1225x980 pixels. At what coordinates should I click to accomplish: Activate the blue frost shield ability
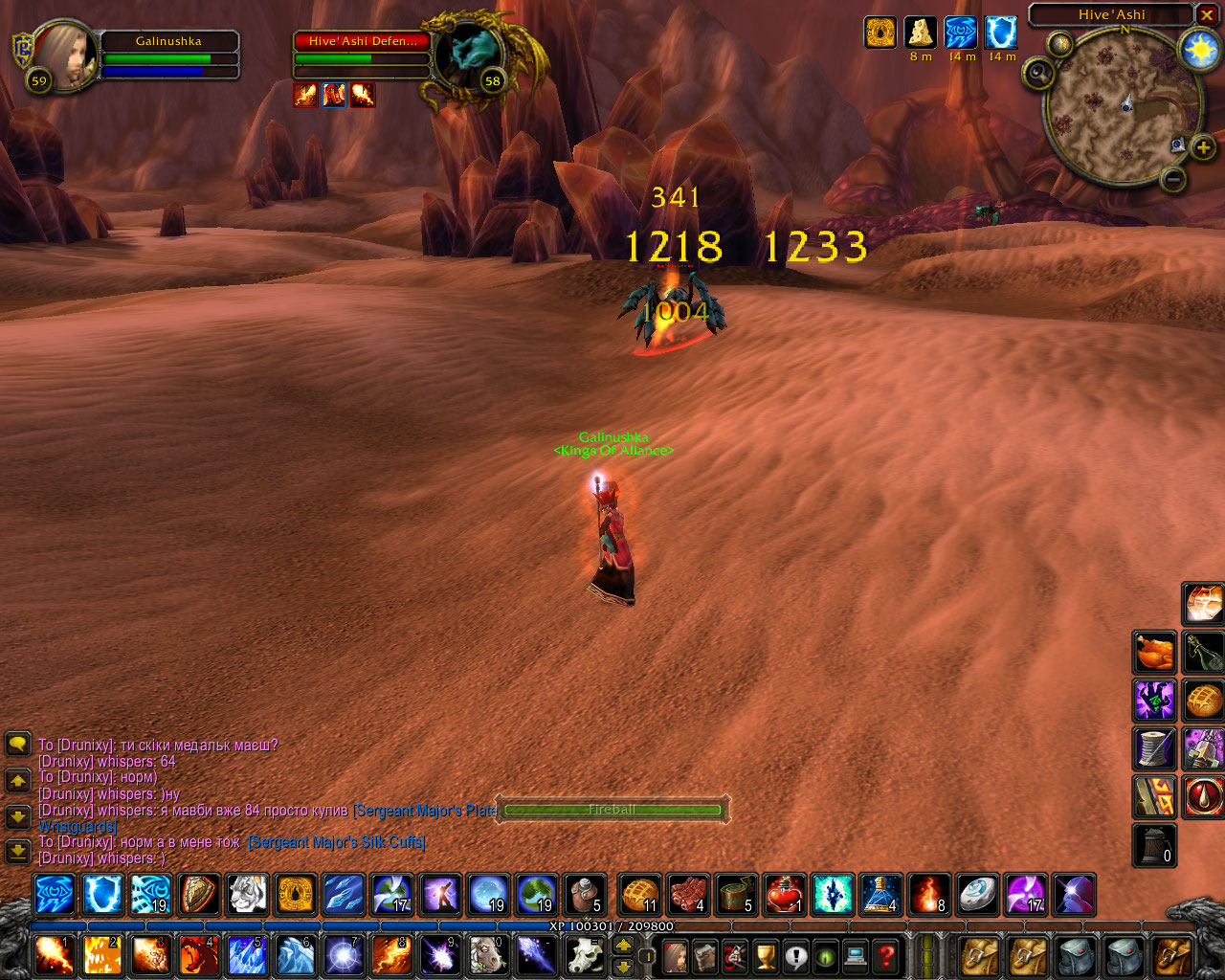[x=102, y=896]
